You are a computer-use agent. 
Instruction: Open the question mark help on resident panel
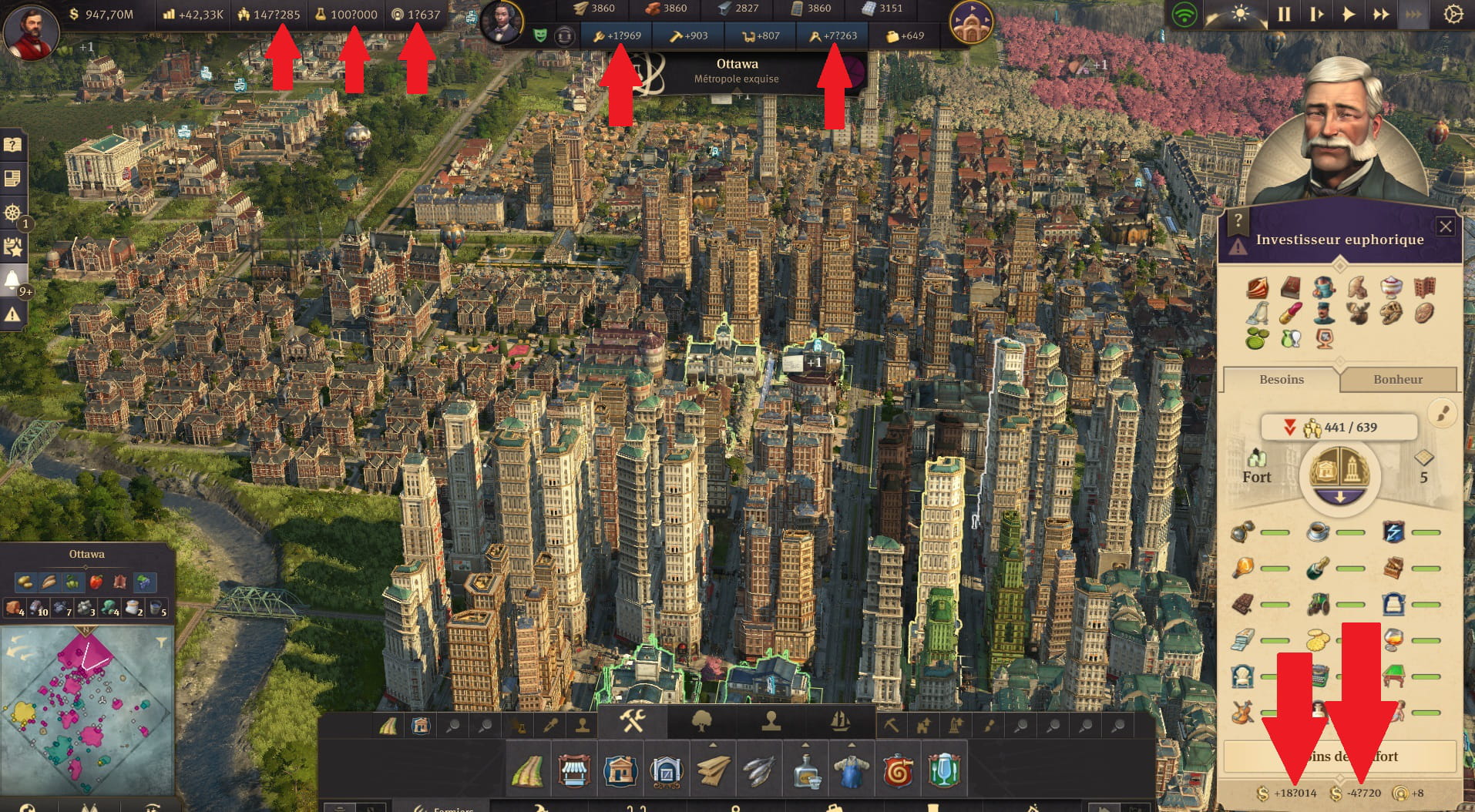click(1238, 221)
